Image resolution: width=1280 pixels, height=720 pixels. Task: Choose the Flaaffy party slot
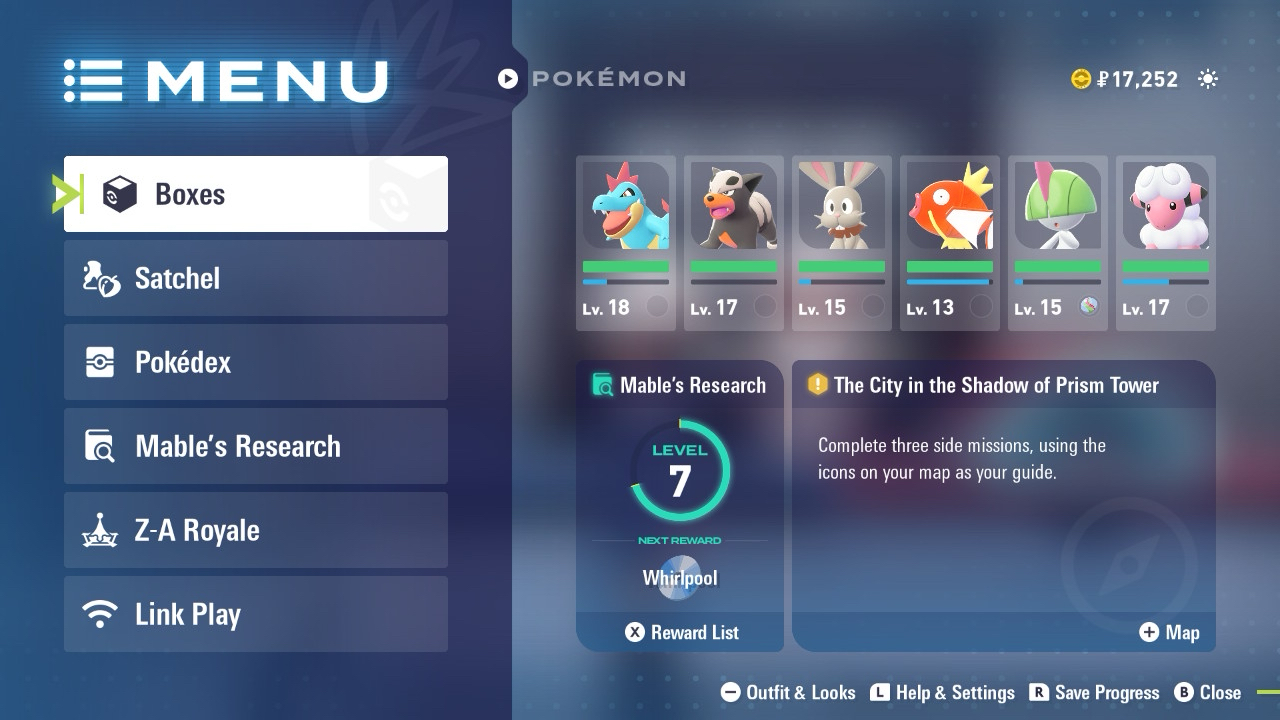1166,243
